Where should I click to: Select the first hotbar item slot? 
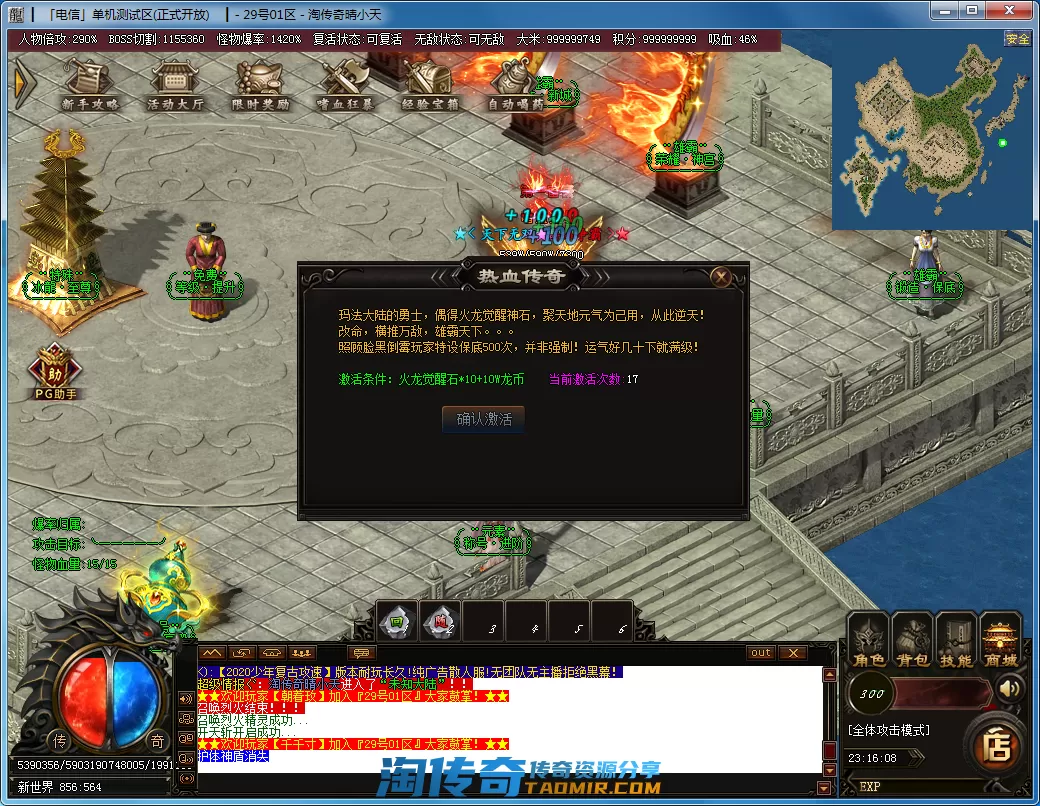coord(397,621)
